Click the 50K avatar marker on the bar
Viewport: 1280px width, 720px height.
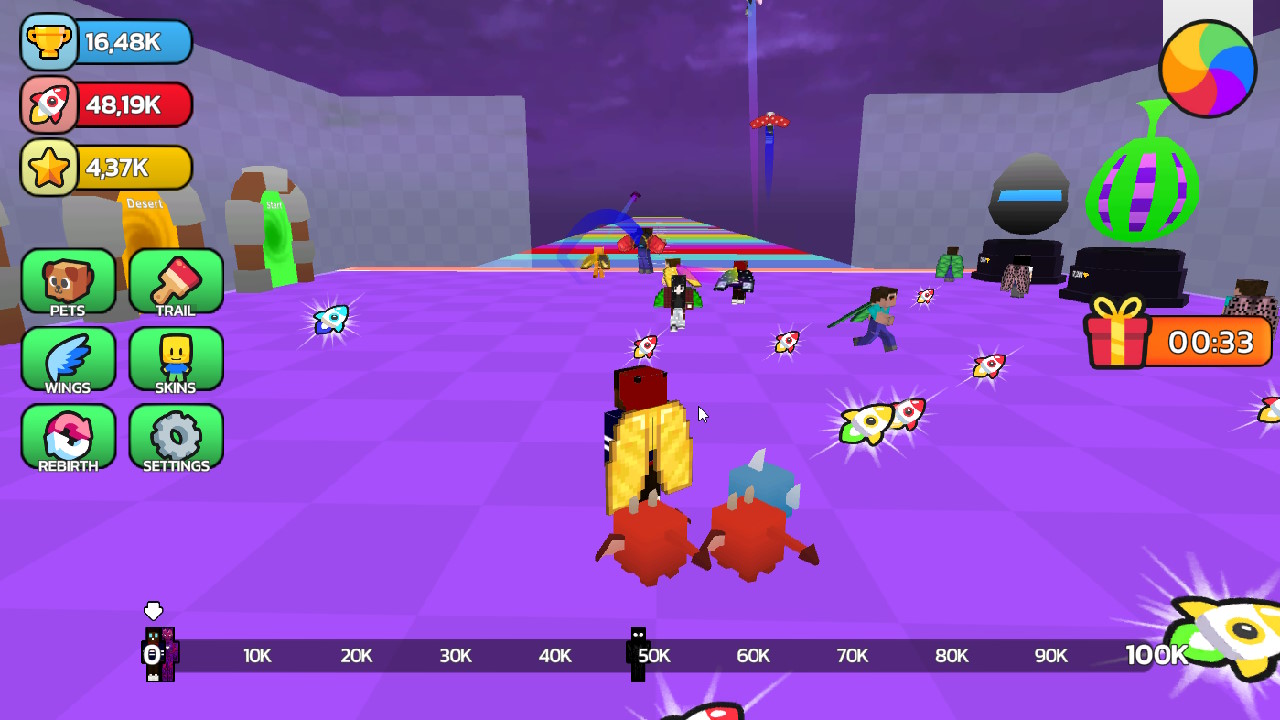coord(637,655)
